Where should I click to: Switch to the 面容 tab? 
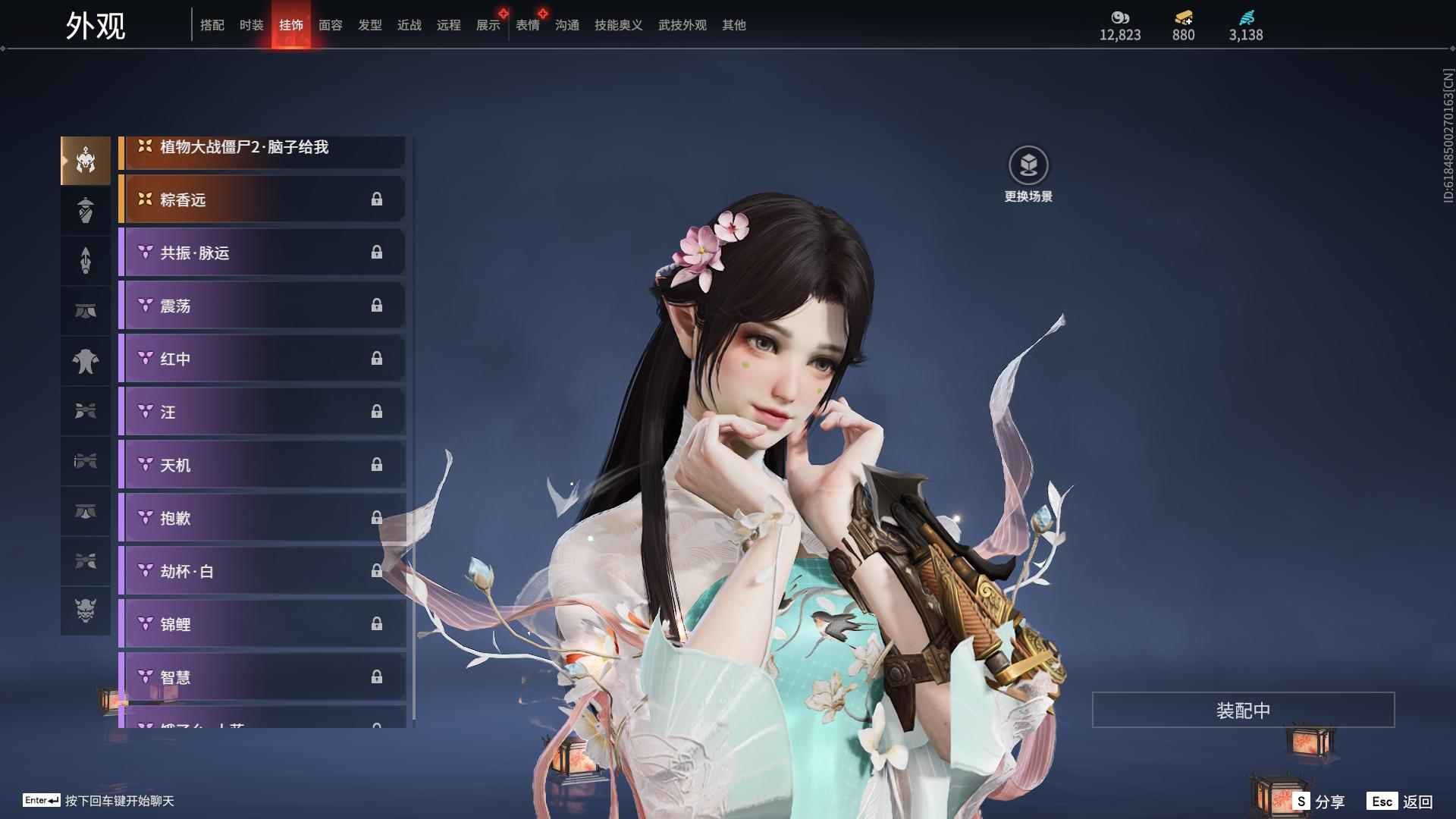coord(329,25)
